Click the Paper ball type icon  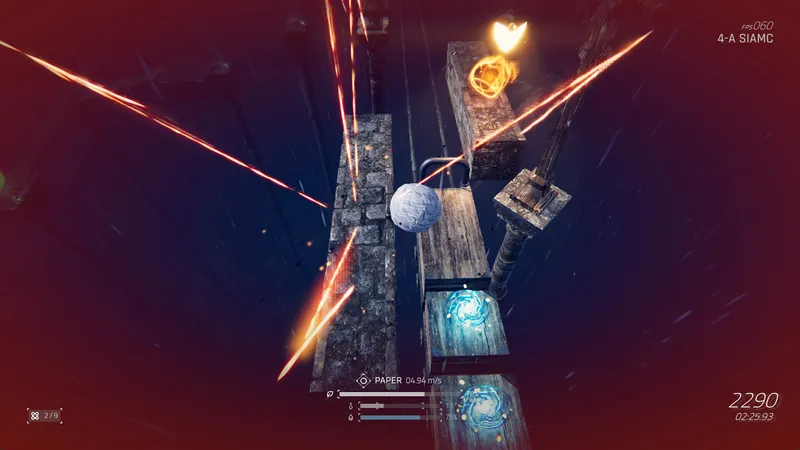pos(363,380)
